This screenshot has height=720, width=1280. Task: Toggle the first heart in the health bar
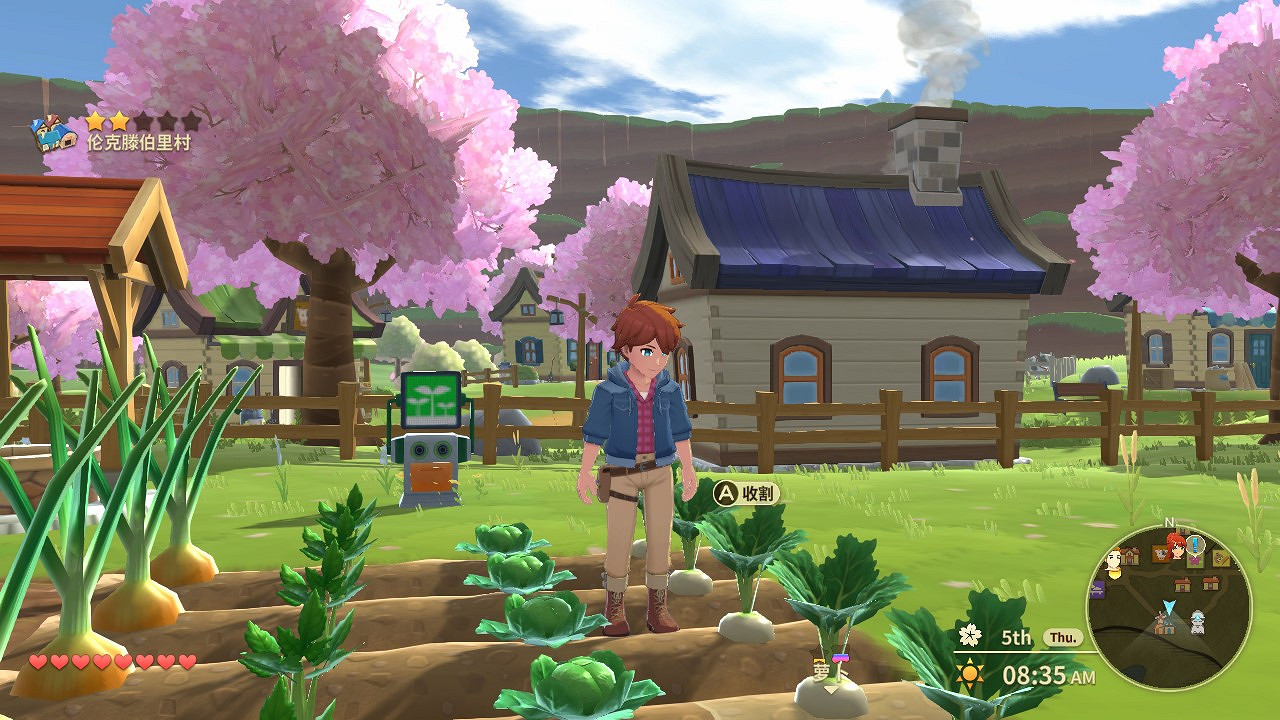point(37,660)
